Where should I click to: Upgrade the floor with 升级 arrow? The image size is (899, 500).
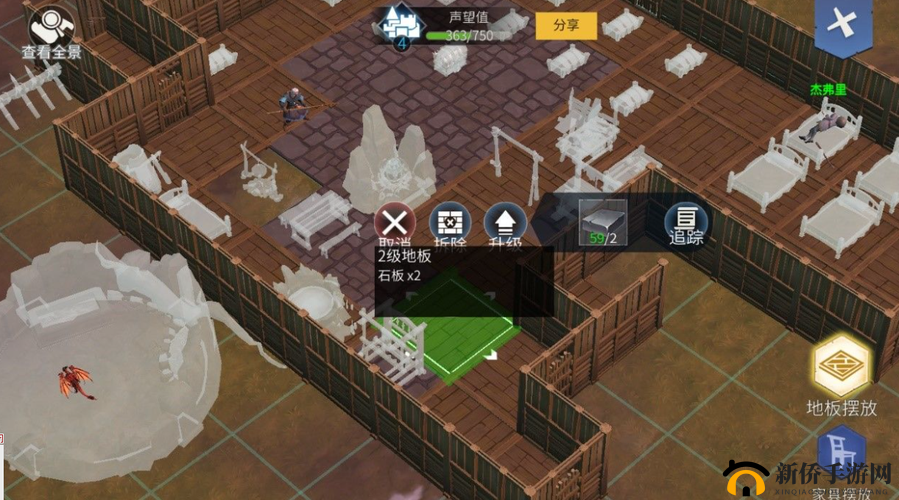[505, 223]
